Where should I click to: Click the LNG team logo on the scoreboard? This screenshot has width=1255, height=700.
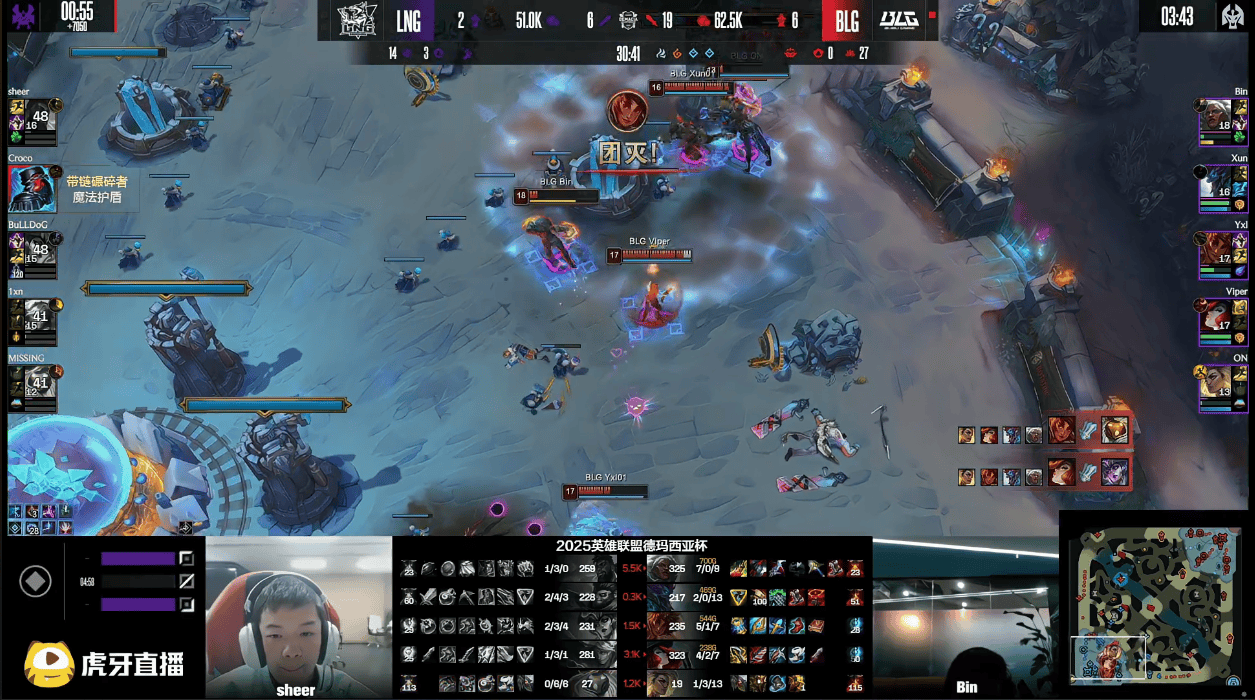(x=357, y=20)
